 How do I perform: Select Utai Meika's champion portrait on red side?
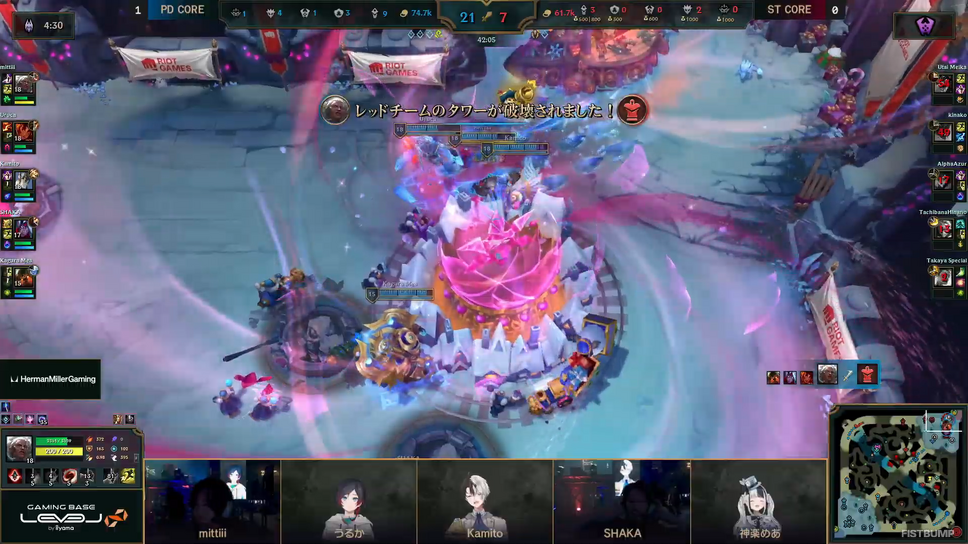tap(943, 85)
